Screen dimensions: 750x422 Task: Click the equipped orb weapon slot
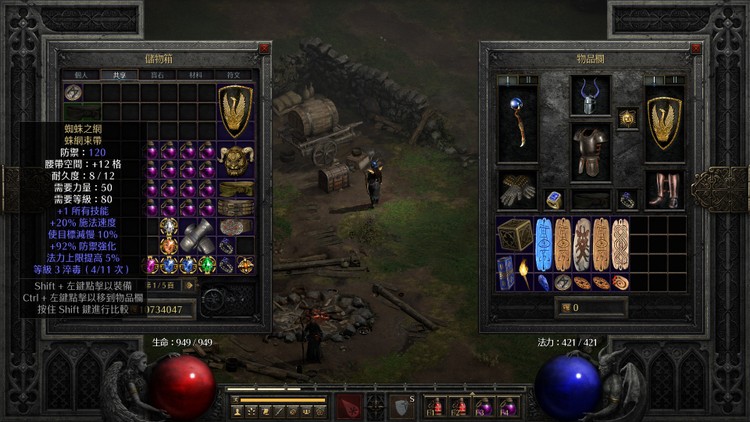(x=517, y=122)
